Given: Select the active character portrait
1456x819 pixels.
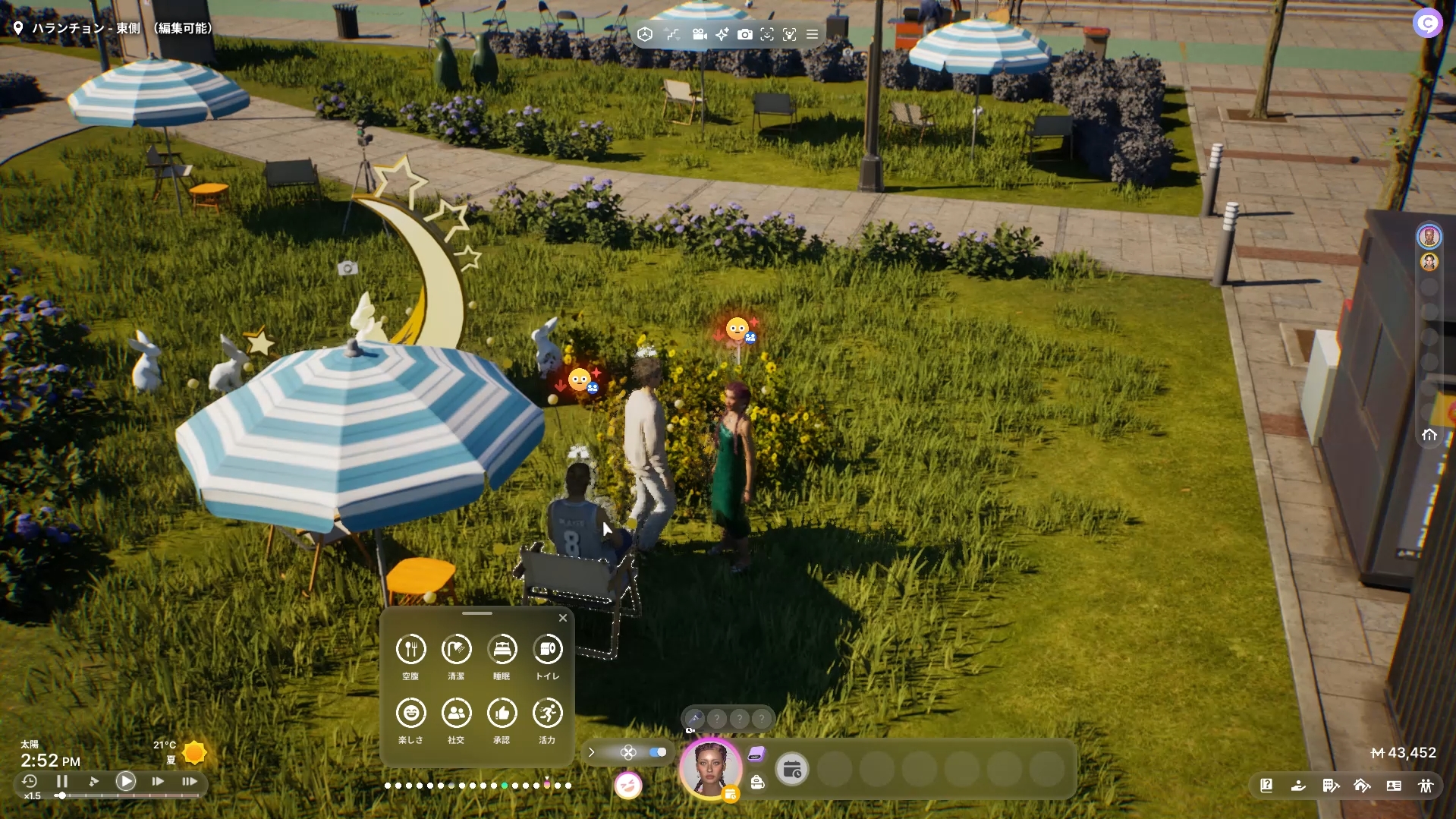Looking at the screenshot, I should tap(710, 768).
